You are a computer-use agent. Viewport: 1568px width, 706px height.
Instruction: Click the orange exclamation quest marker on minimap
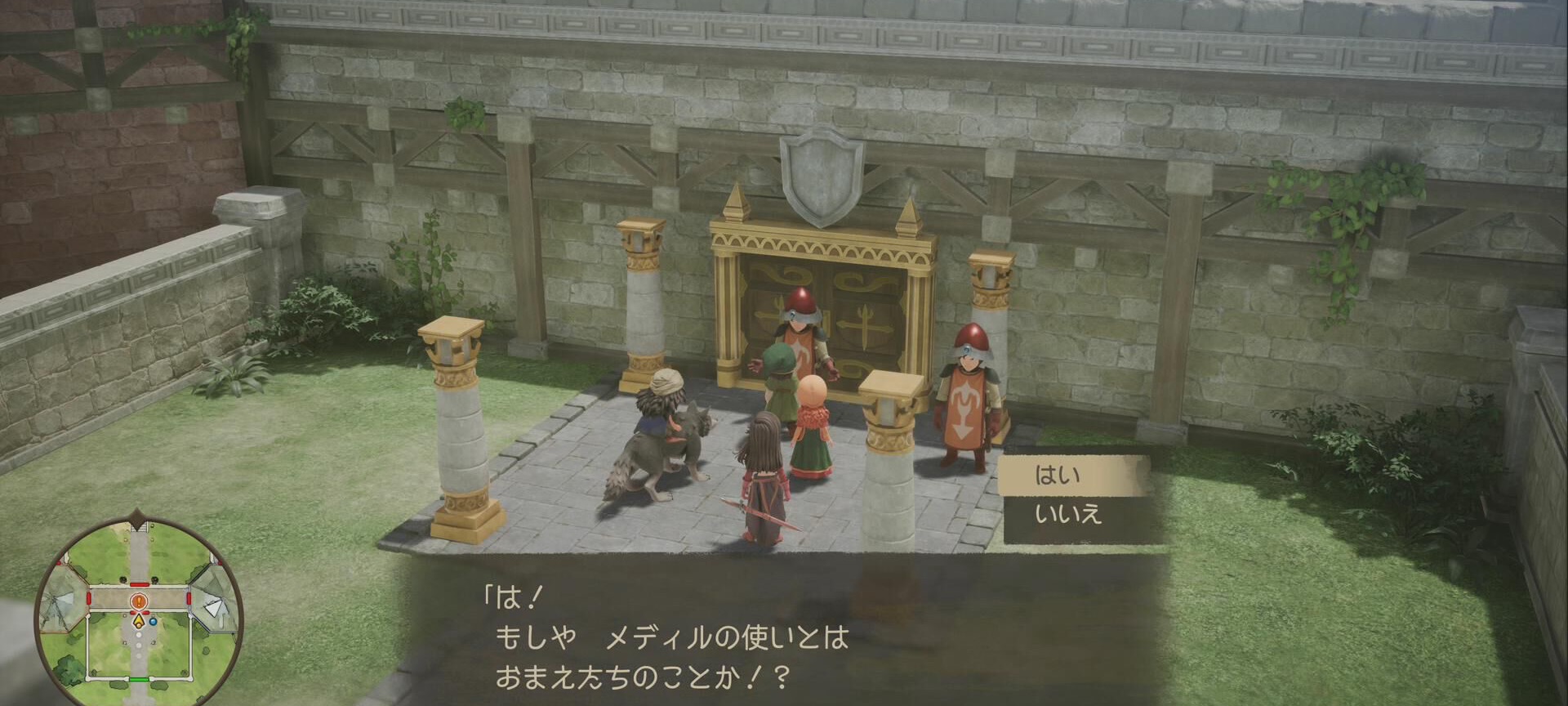[x=137, y=601]
